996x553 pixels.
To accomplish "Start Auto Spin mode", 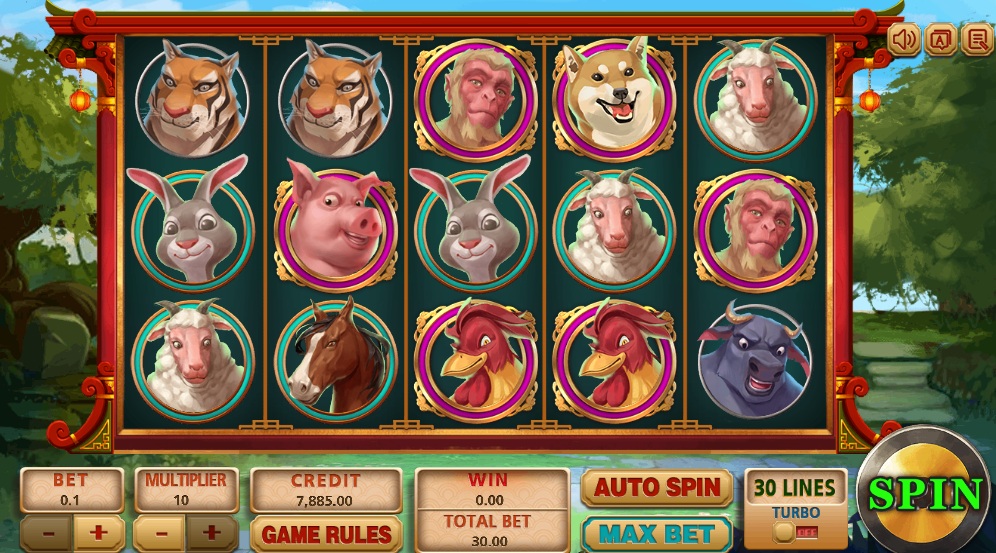I will [x=656, y=488].
